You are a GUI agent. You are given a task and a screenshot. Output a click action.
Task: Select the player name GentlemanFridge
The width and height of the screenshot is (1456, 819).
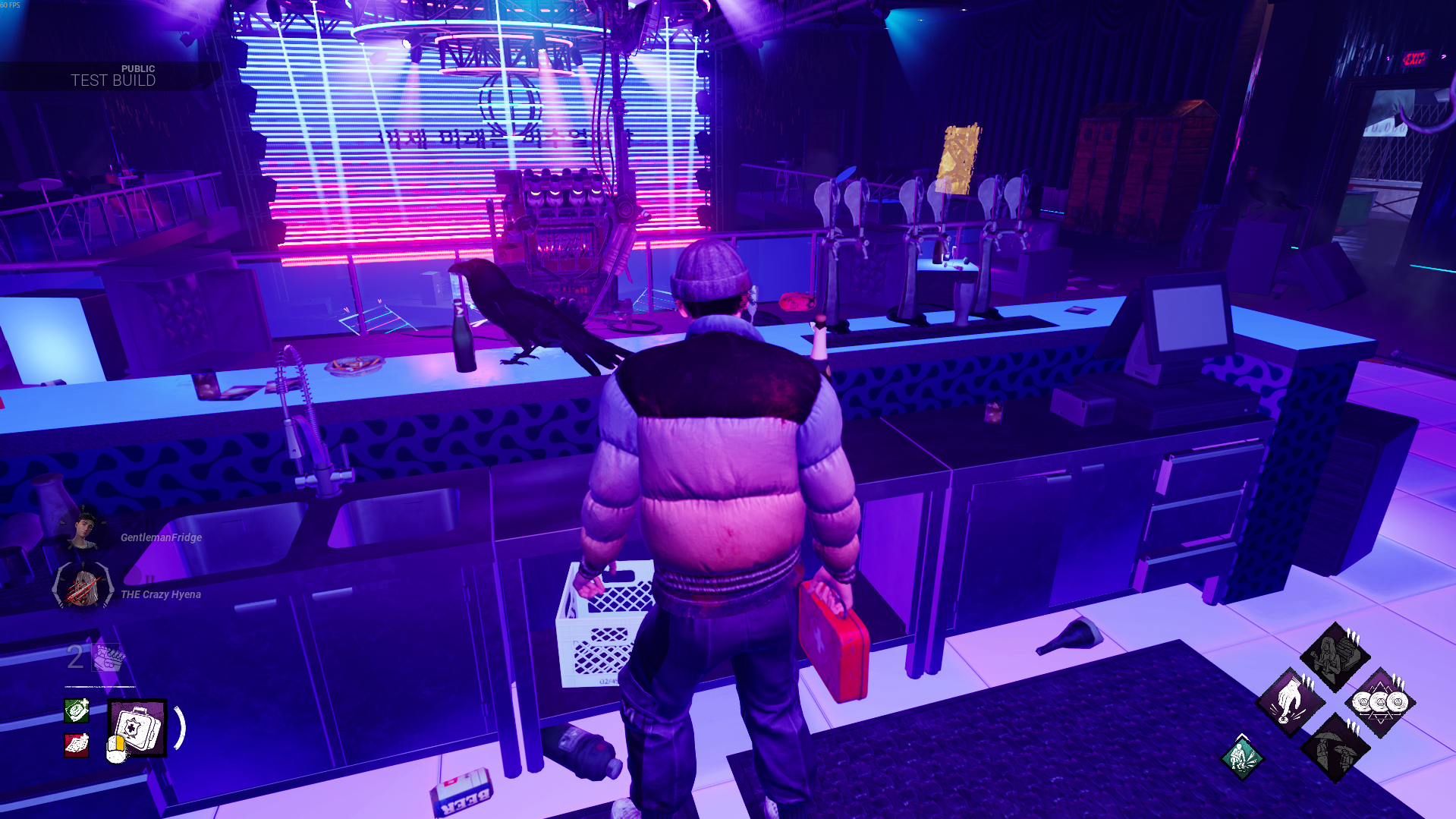(162, 537)
